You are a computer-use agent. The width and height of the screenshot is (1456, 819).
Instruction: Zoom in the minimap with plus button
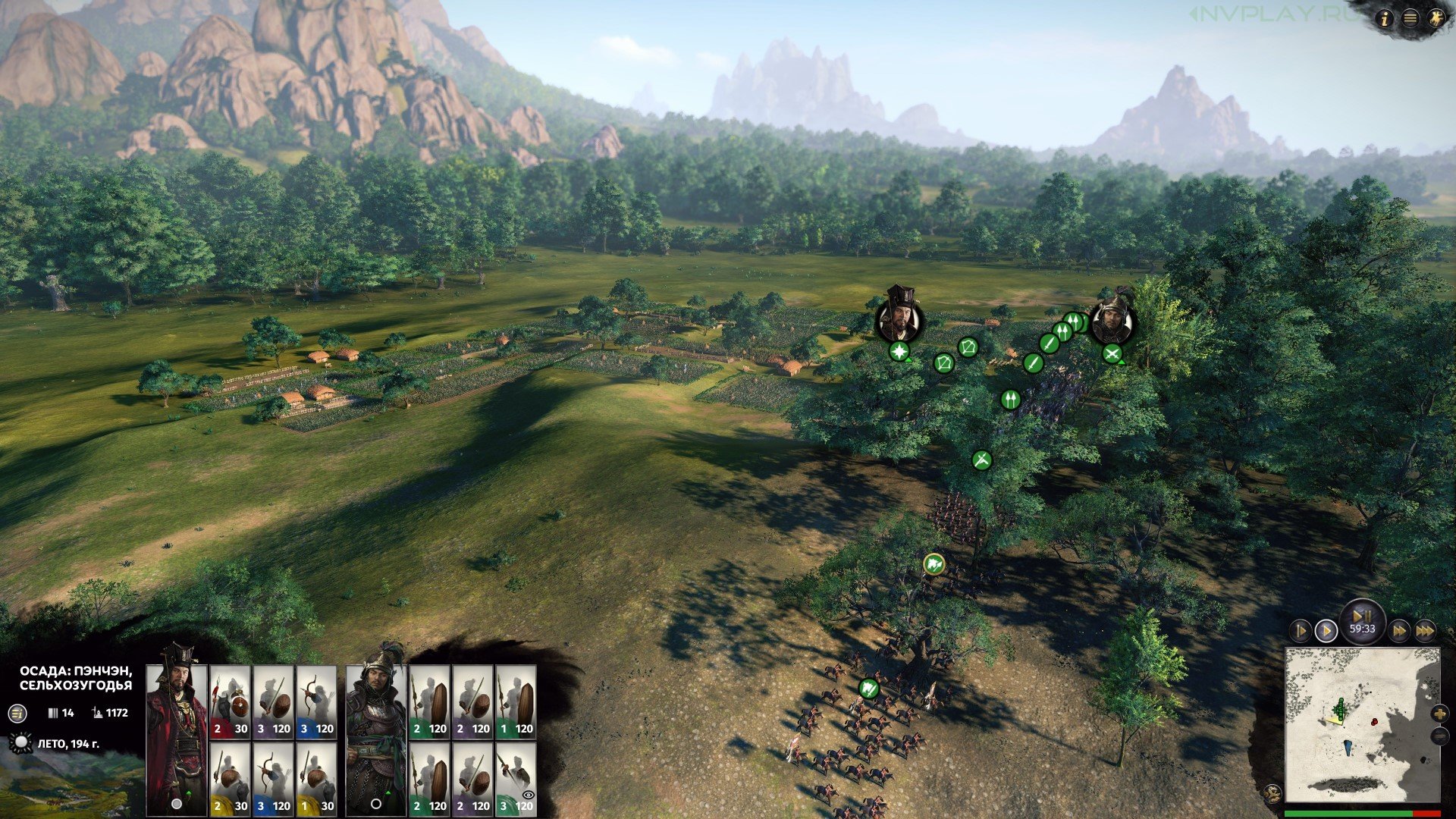tap(1439, 714)
